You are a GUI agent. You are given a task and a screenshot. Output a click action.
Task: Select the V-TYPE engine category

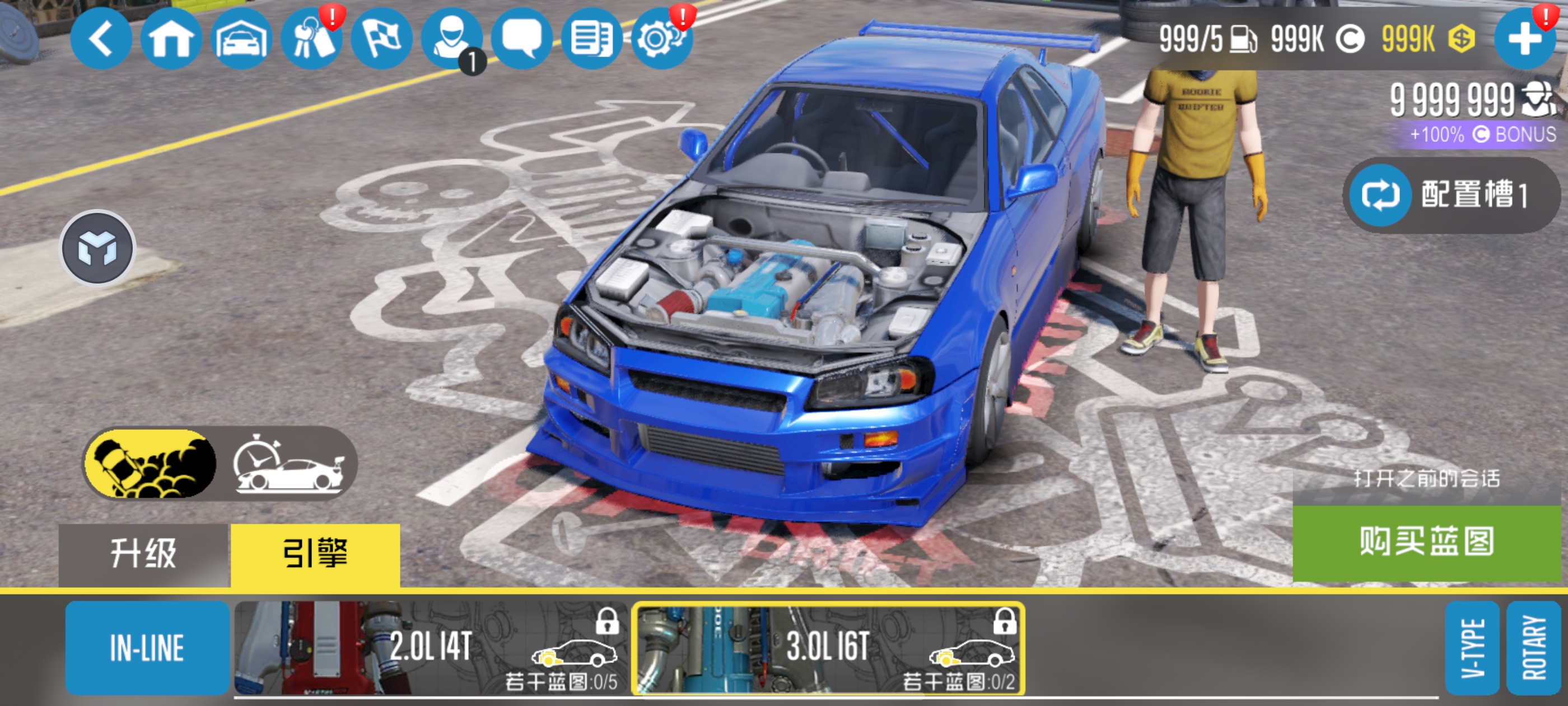[x=1472, y=648]
